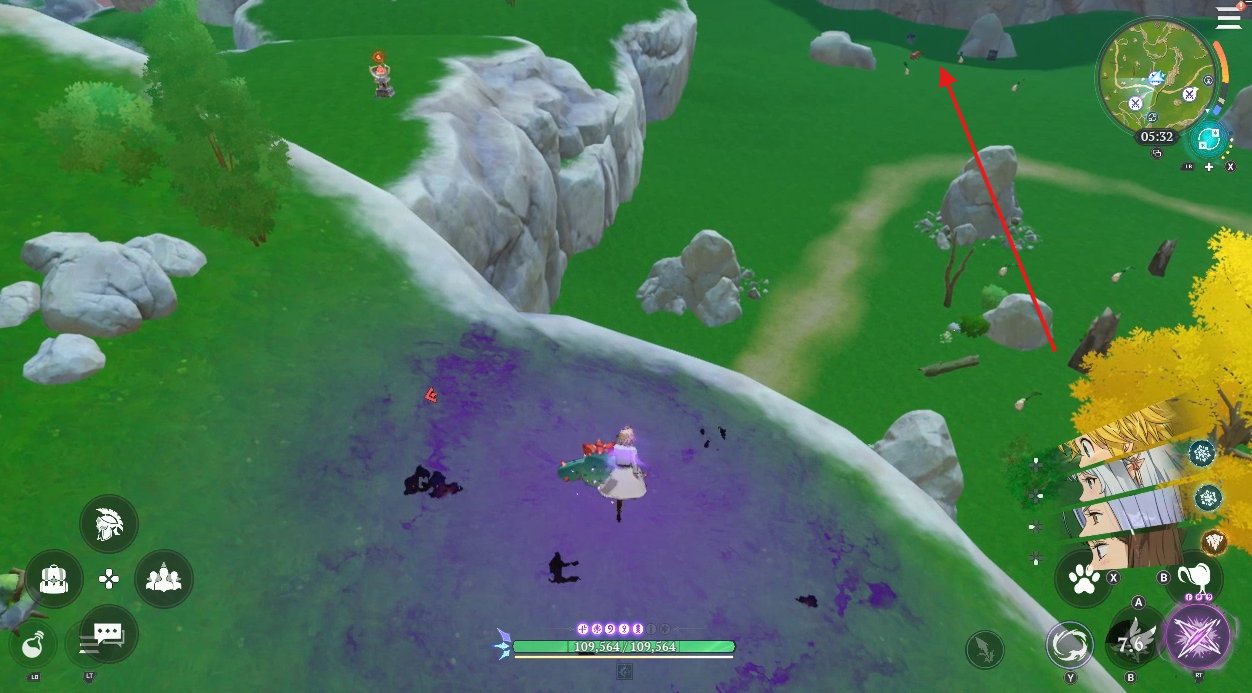Trigger the swirling dodge ability
This screenshot has width=1252, height=693.
1070,645
